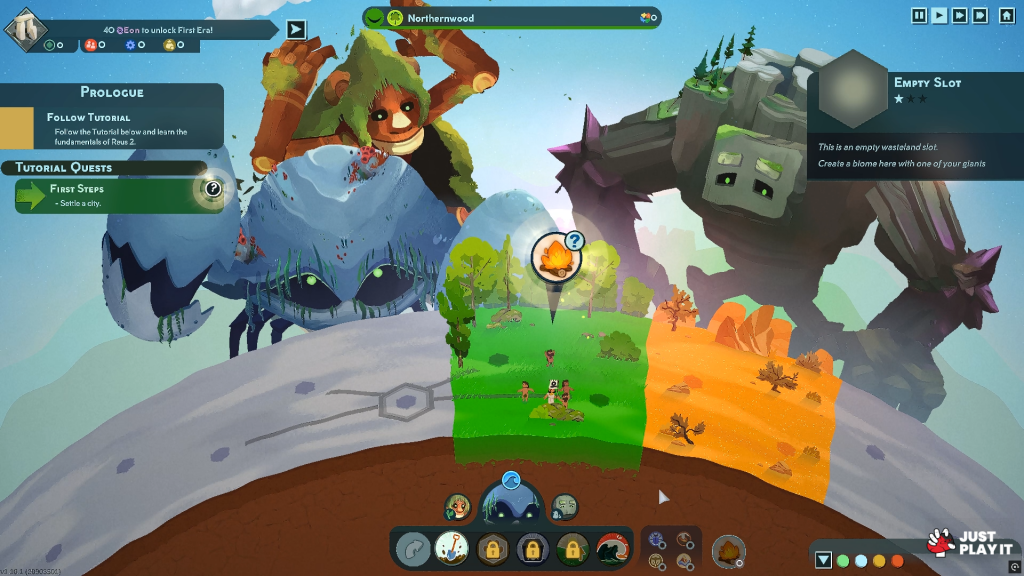
Task: Click the campfire settle marker
Action: point(553,258)
